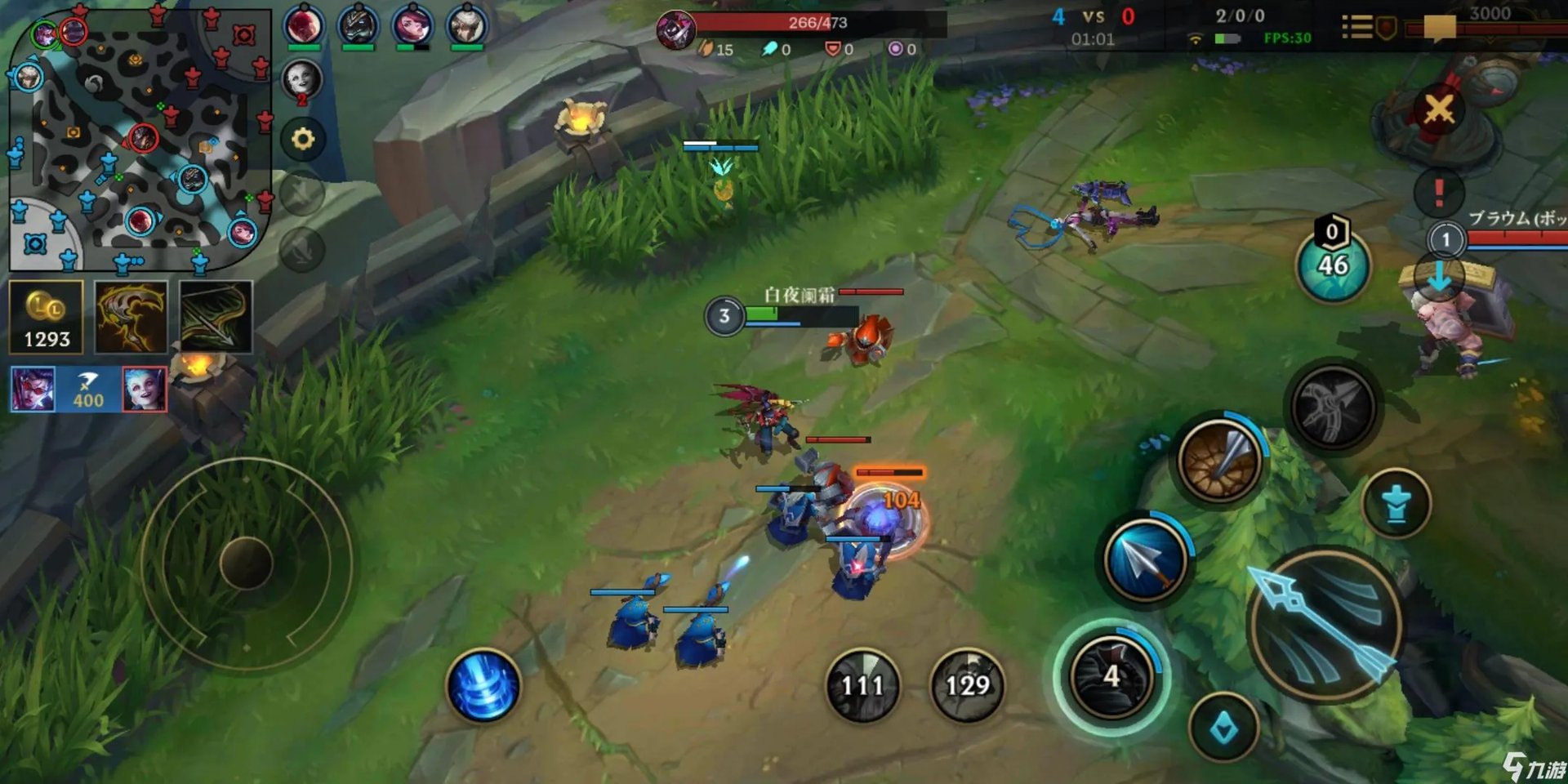This screenshot has height=784, width=1568.
Task: Place a ward using the 46 trinket button
Action: 1333,264
